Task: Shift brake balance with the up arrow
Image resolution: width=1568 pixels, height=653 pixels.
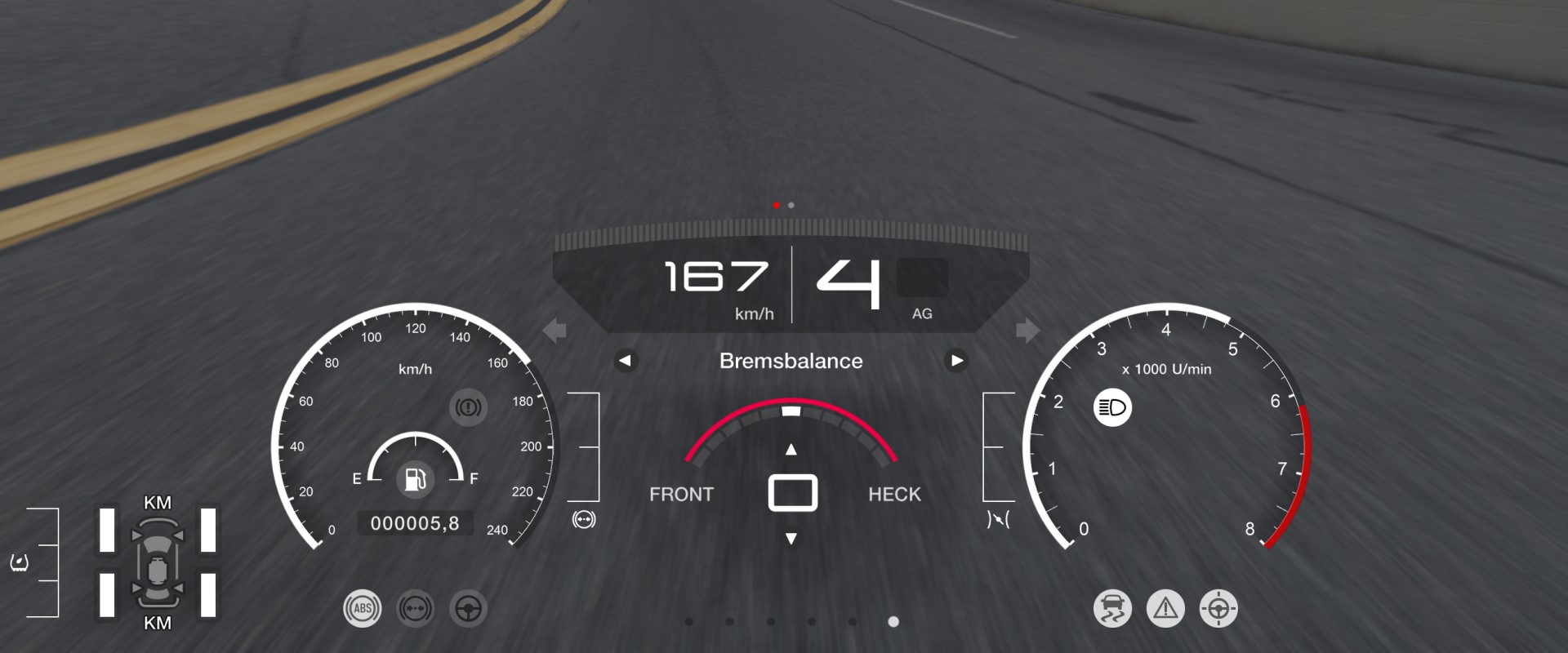Action: tap(791, 450)
